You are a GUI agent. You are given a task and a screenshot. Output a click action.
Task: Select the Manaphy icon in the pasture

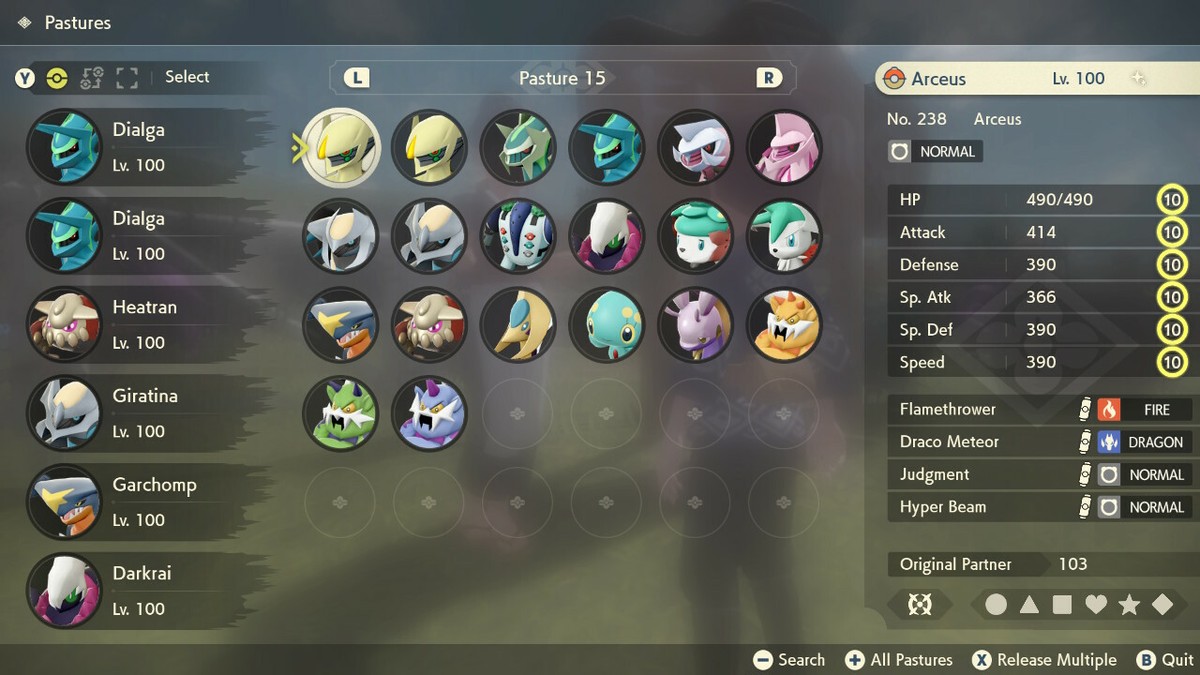pyautogui.click(x=607, y=325)
